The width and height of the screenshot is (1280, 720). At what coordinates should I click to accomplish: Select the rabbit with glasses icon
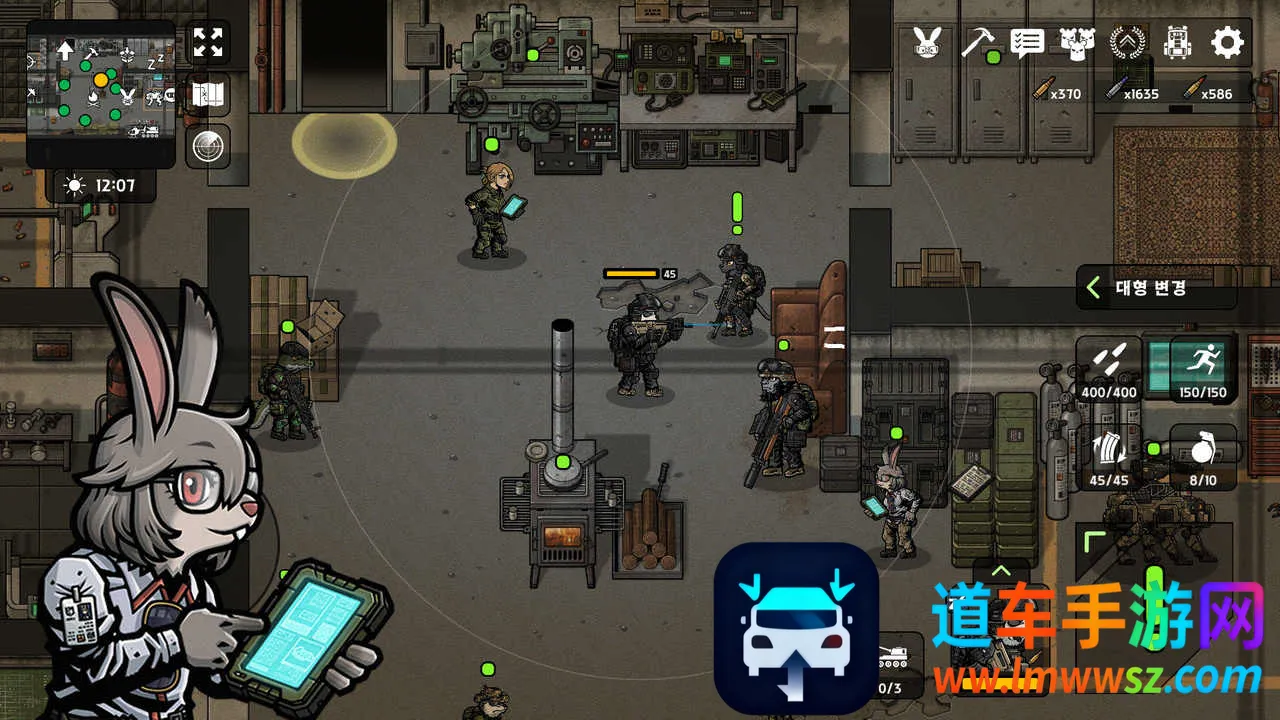[x=927, y=42]
